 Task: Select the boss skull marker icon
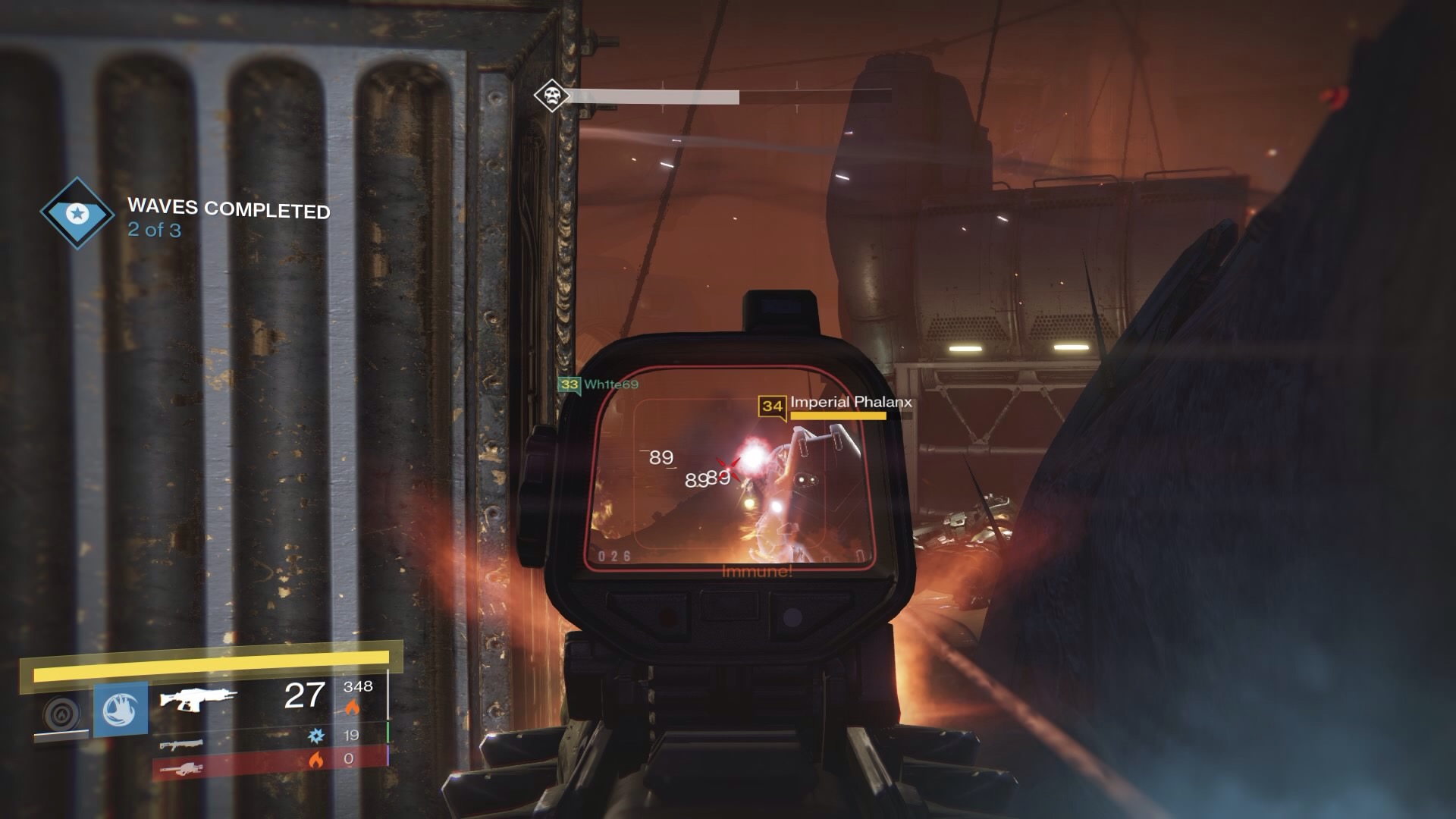pos(551,96)
